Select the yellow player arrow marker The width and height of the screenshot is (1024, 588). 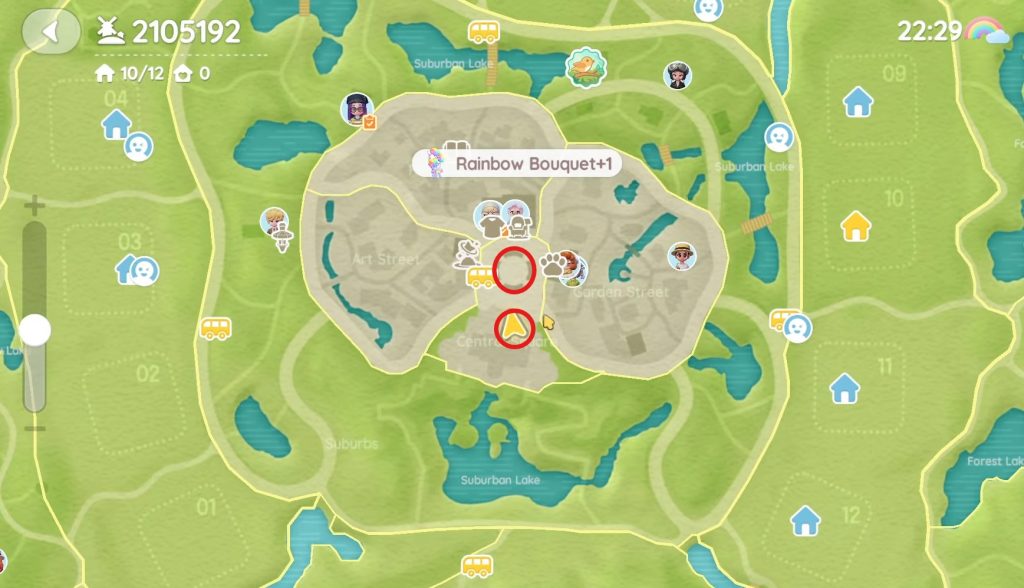tap(514, 325)
